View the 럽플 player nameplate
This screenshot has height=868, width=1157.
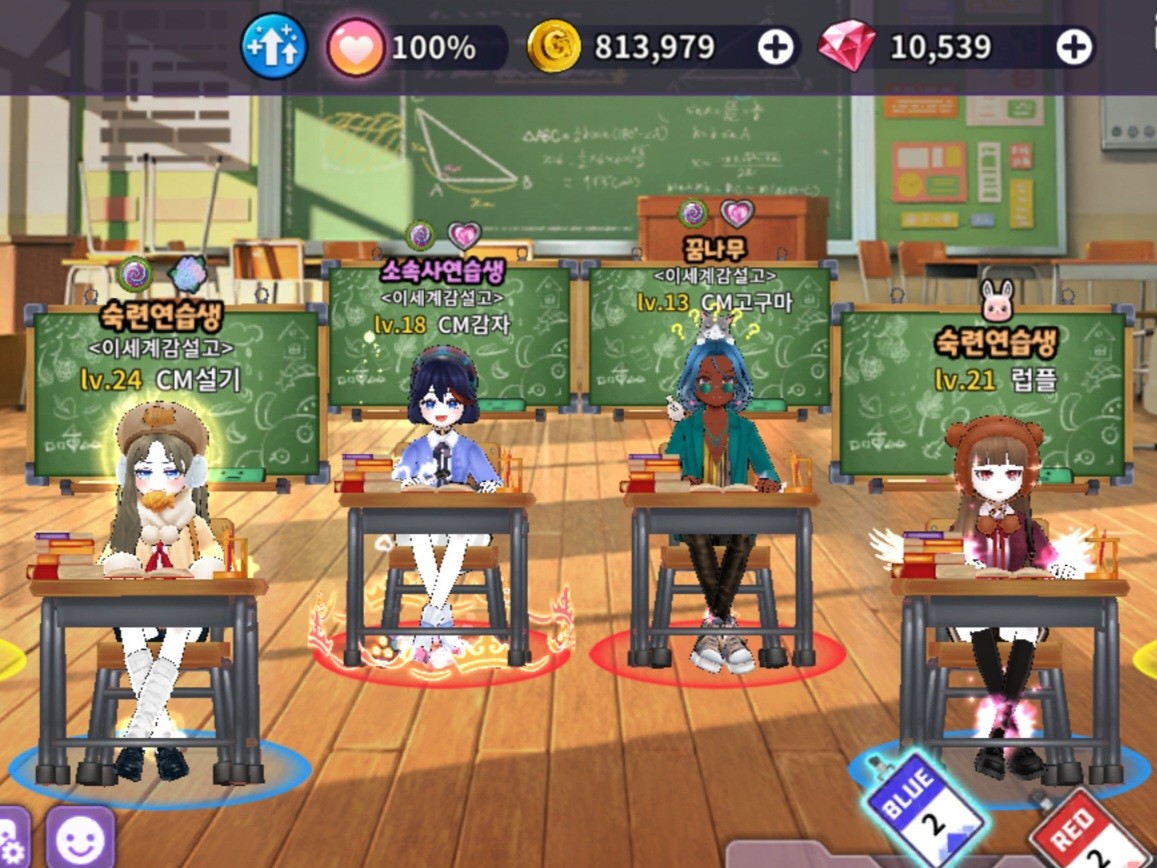pos(981,379)
